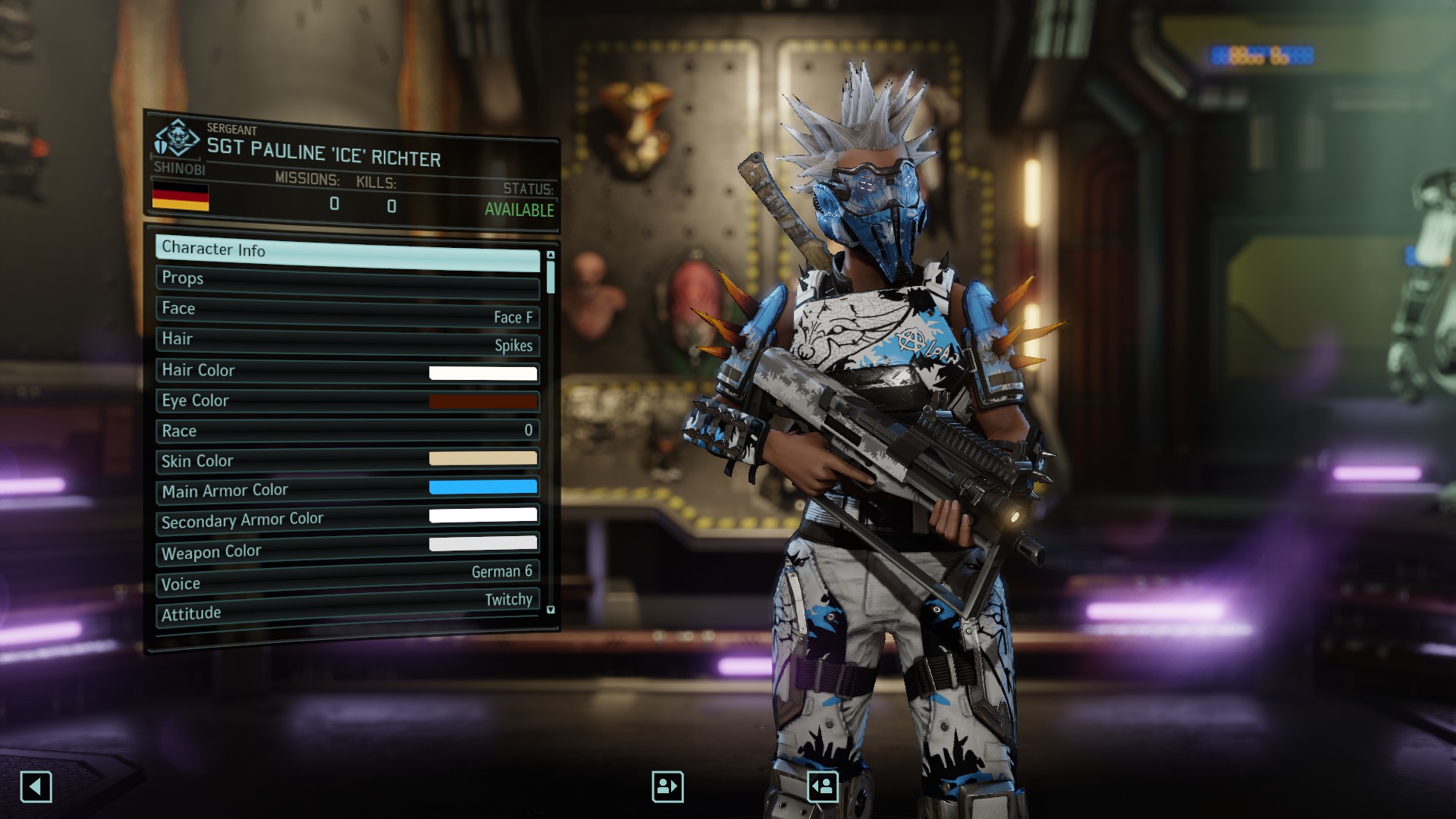1456x819 pixels.
Task: Select the Props customization row
Action: point(347,281)
